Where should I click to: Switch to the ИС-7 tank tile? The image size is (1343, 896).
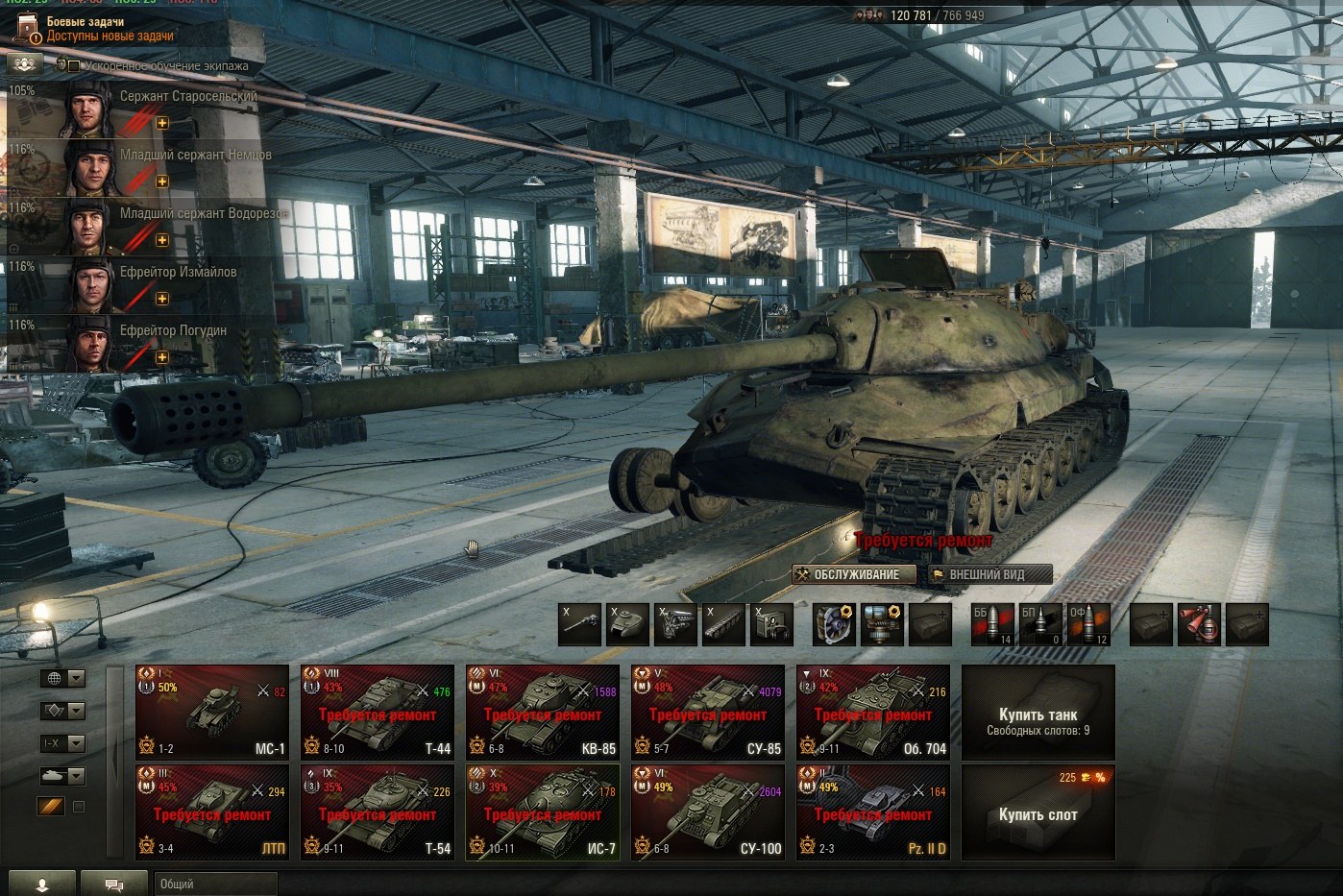(543, 811)
